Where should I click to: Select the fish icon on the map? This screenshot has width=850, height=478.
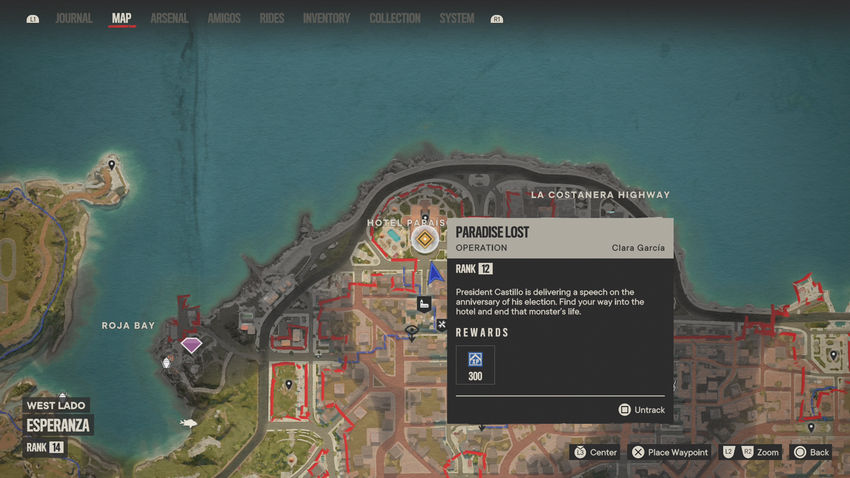187,422
